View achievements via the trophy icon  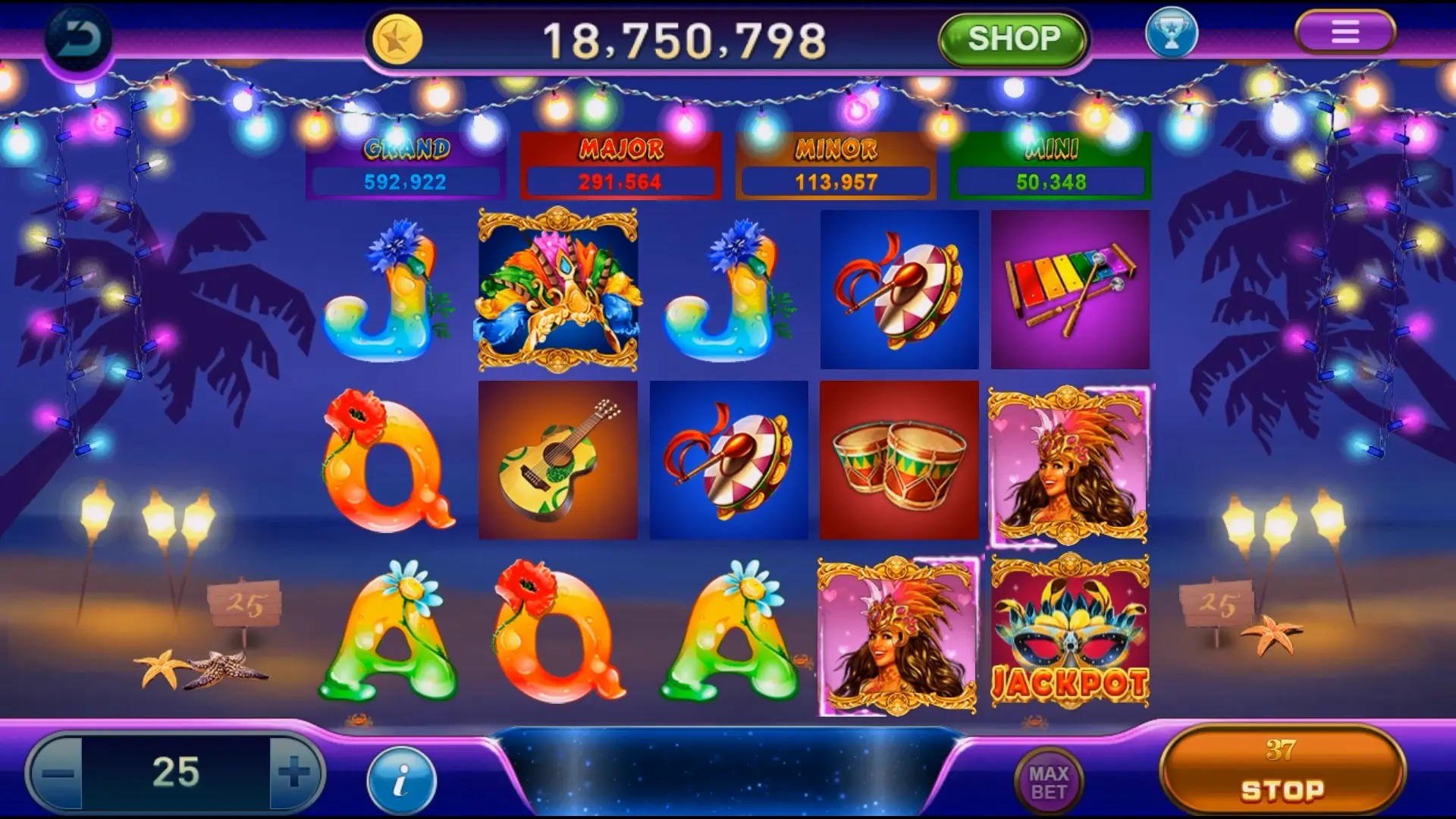pyautogui.click(x=1169, y=34)
